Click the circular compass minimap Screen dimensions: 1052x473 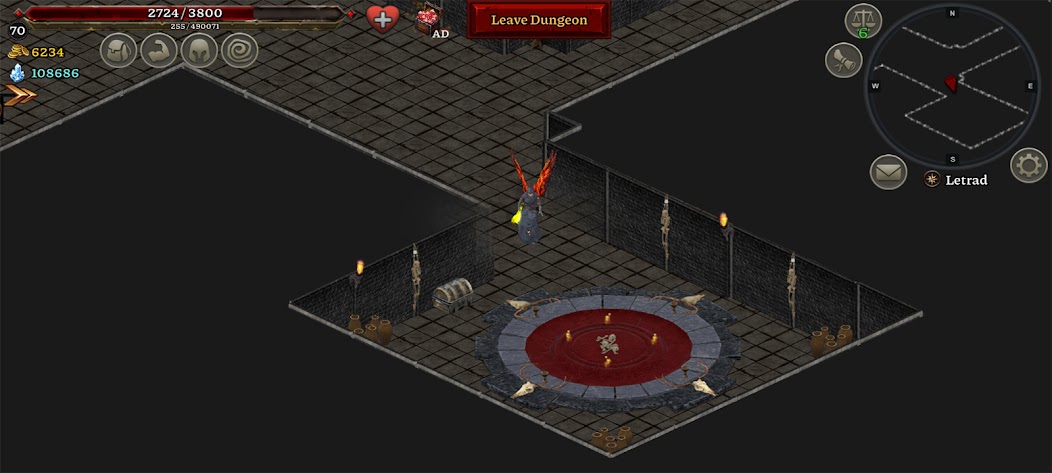coord(952,86)
